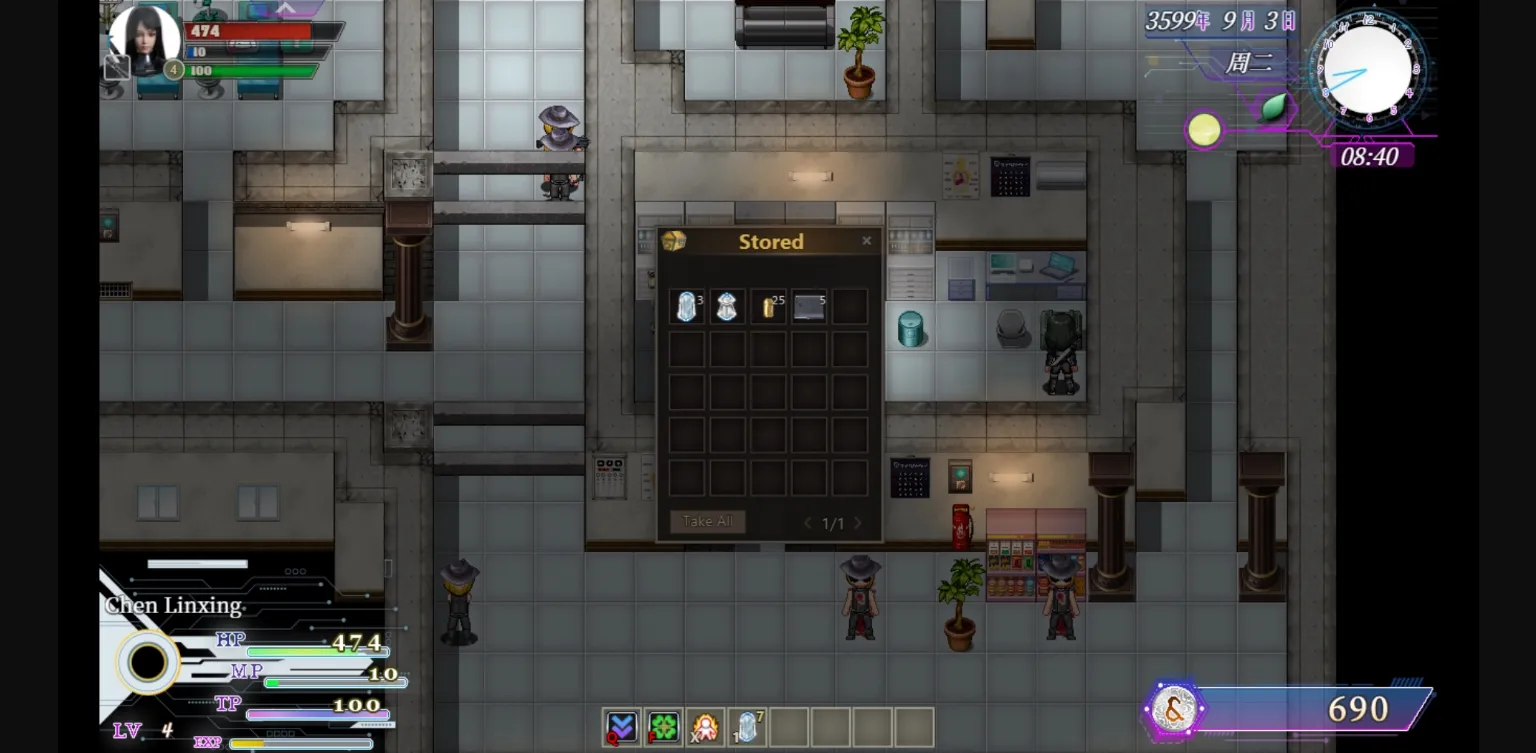This screenshot has height=753, width=1536.
Task: Click the yellow sun weather icon
Action: coord(1204,130)
